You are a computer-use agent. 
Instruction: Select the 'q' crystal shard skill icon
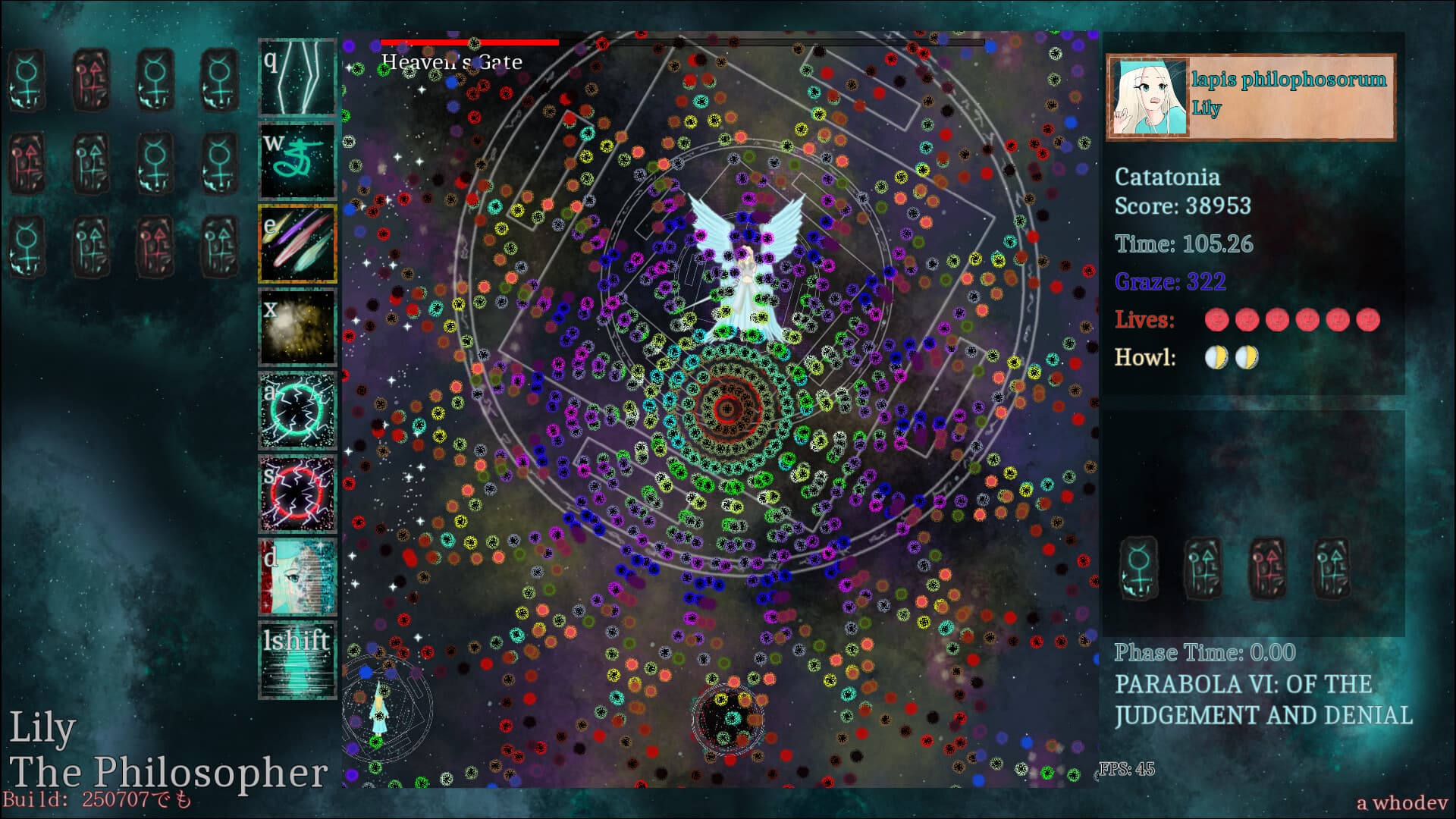tap(297, 77)
